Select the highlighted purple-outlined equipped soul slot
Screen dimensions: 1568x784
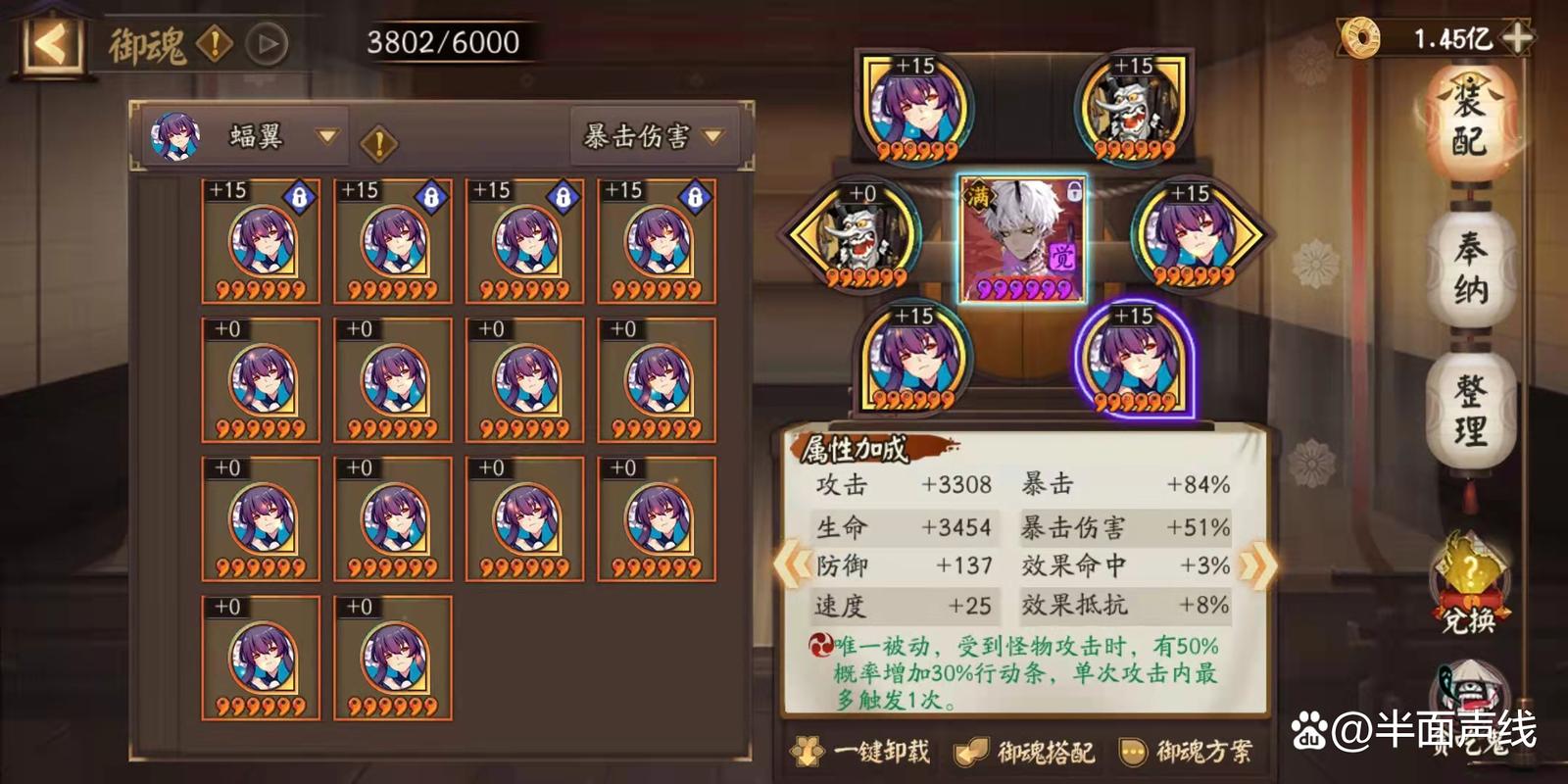[x=1134, y=360]
